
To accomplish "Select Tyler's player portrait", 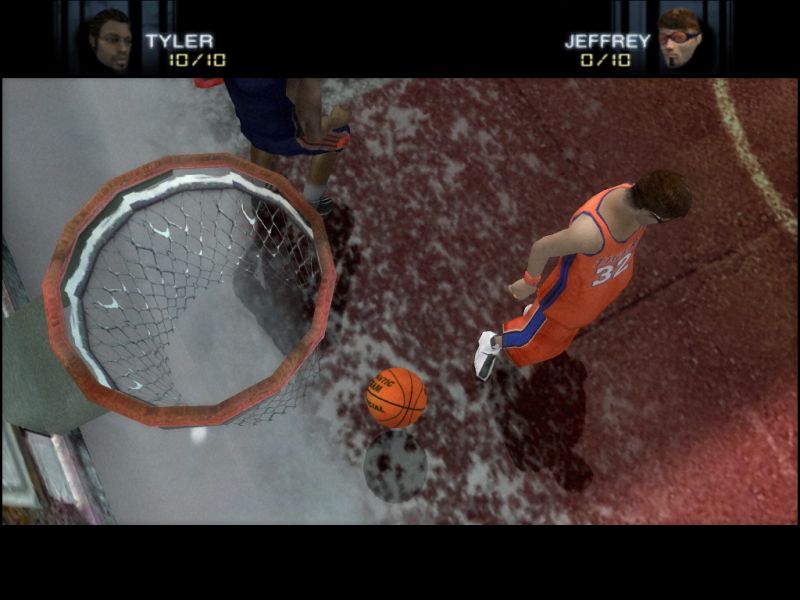I will click(x=110, y=40).
